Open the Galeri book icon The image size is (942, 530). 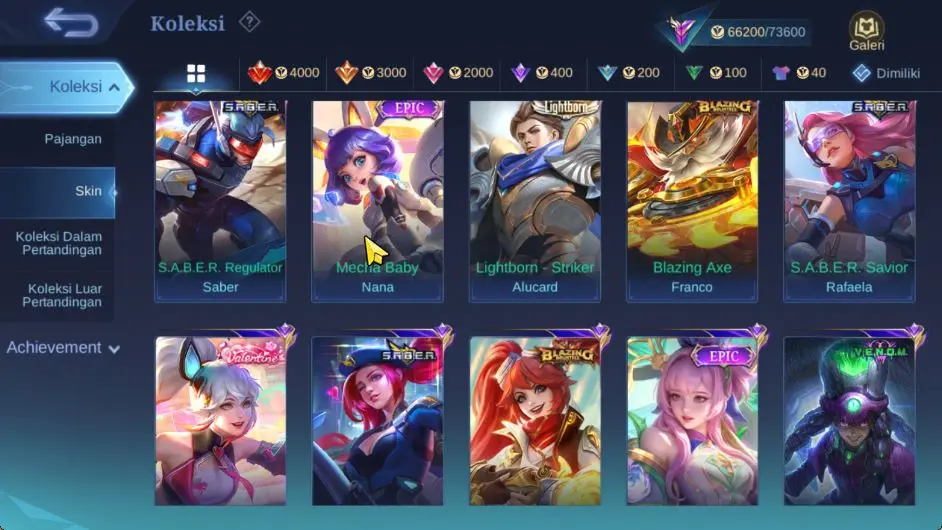(x=866, y=31)
